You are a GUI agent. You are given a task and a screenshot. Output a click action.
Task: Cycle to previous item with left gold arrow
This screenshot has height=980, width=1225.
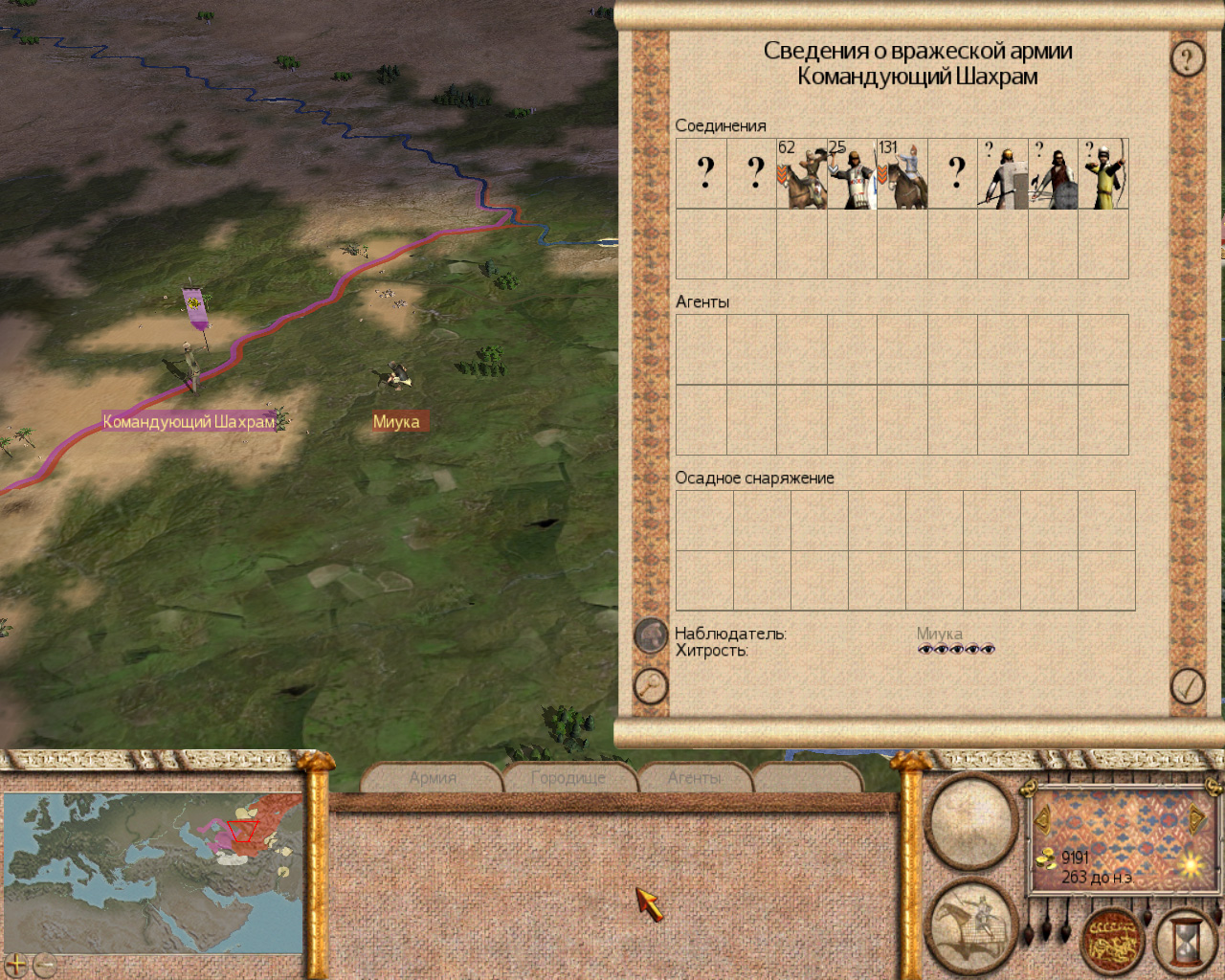(1042, 819)
